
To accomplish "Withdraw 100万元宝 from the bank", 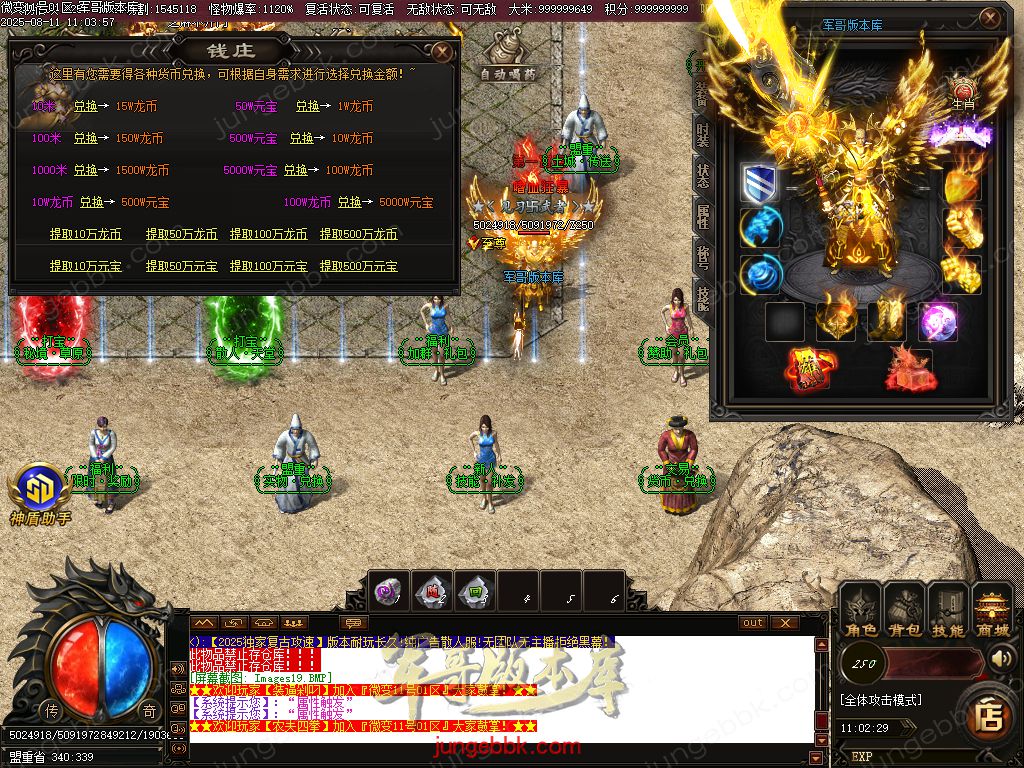I will [x=267, y=266].
